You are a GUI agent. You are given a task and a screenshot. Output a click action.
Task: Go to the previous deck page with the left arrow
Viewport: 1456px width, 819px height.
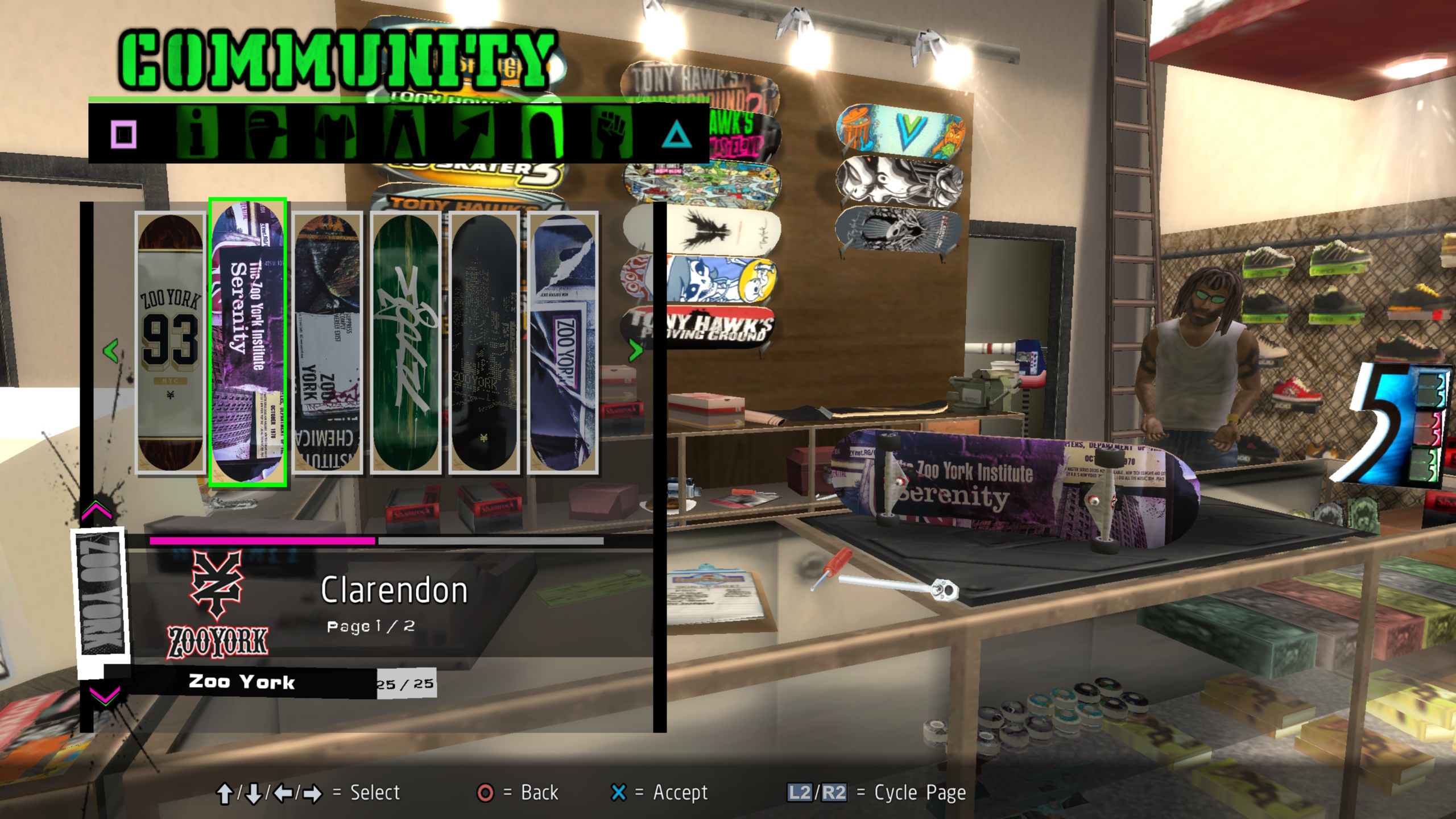[111, 350]
